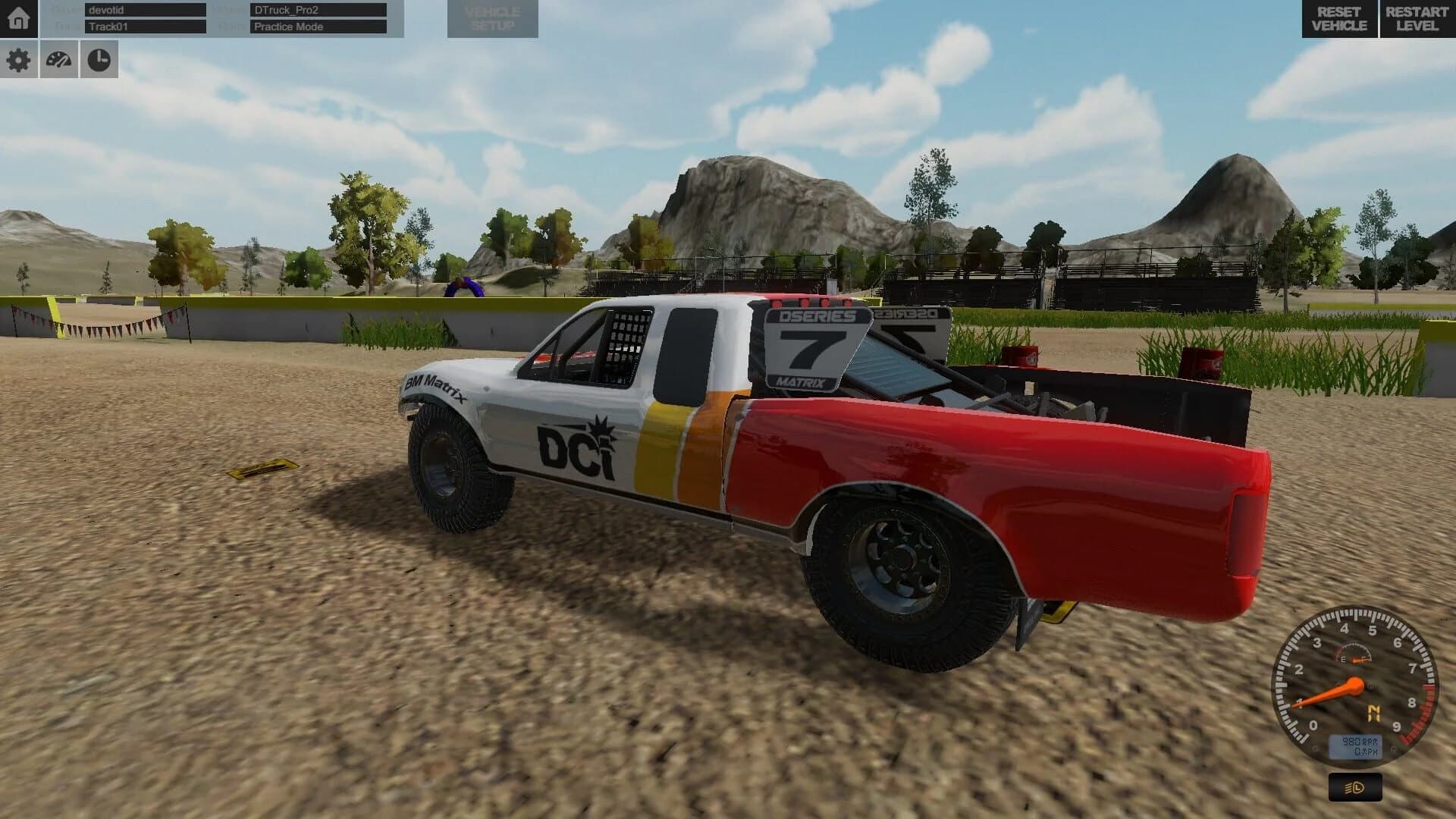1456x819 pixels.
Task: Click the fuel gauge inside the tachometer
Action: [x=1354, y=654]
